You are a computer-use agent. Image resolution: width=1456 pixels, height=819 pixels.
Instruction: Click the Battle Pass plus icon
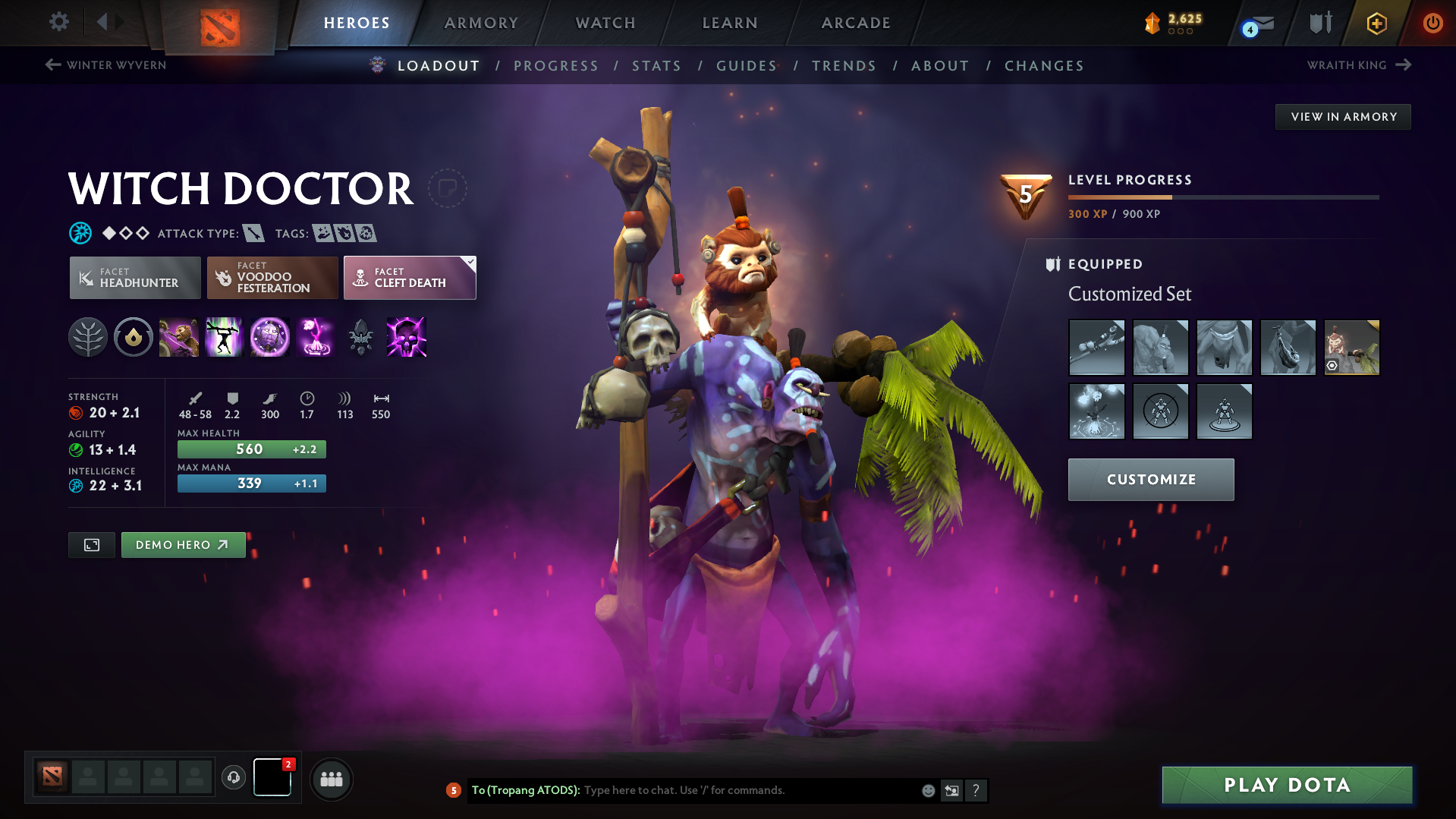click(x=1376, y=23)
